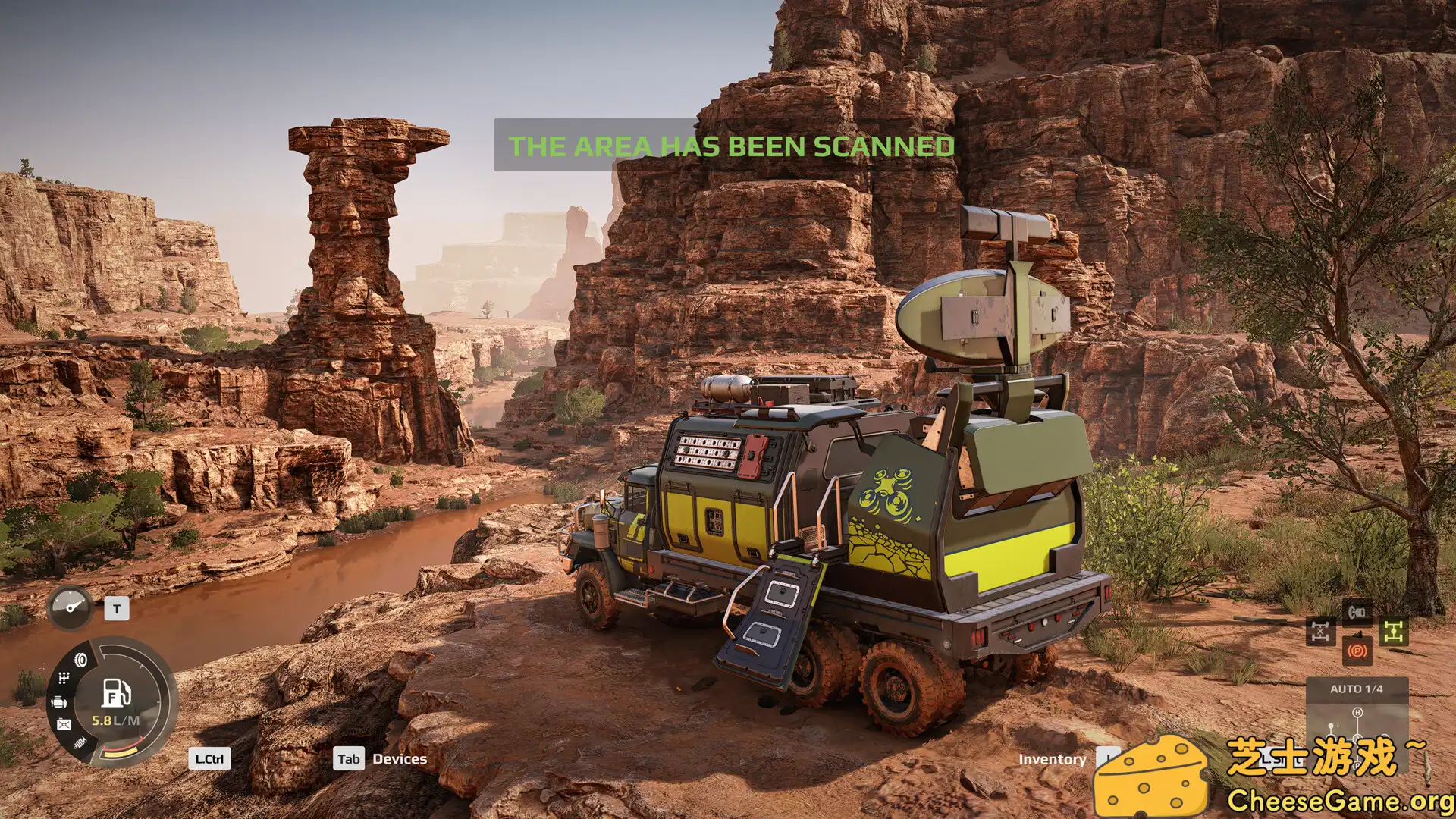Screen dimensions: 1456x819
Task: Choose the H gear on the shifter
Action: (x=1357, y=713)
